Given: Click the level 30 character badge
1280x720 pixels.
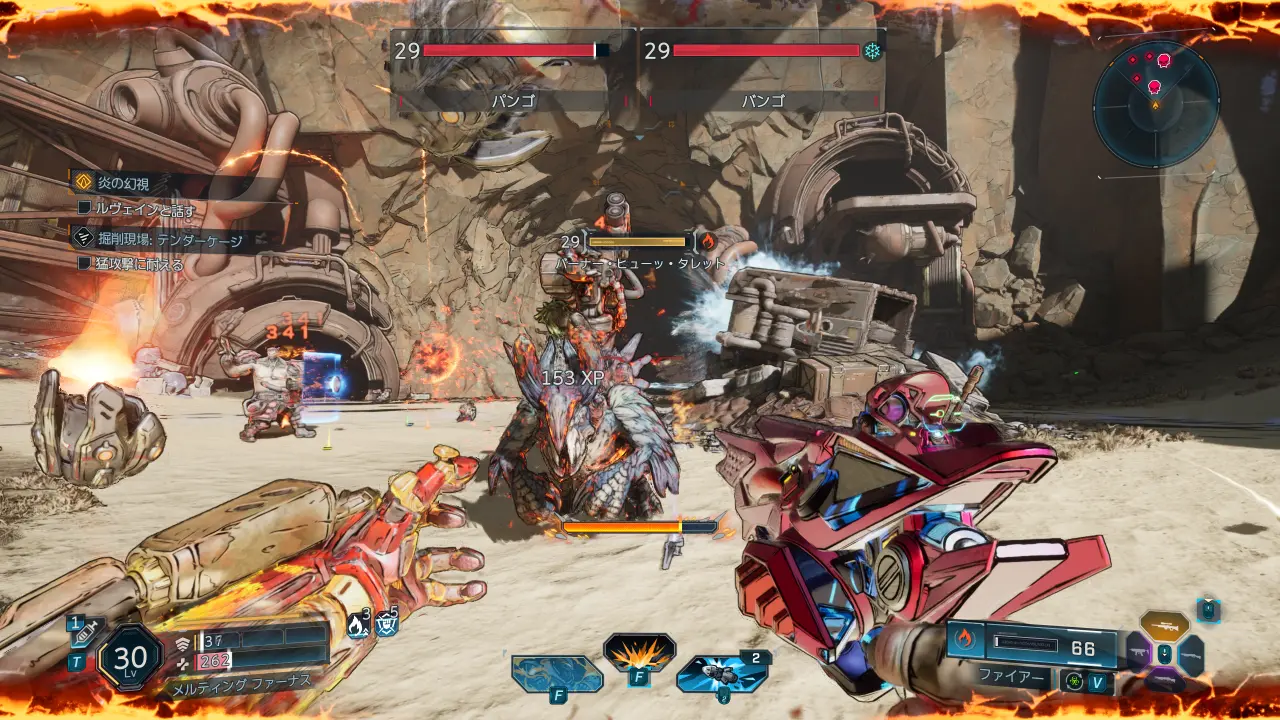Looking at the screenshot, I should pyautogui.click(x=130, y=658).
